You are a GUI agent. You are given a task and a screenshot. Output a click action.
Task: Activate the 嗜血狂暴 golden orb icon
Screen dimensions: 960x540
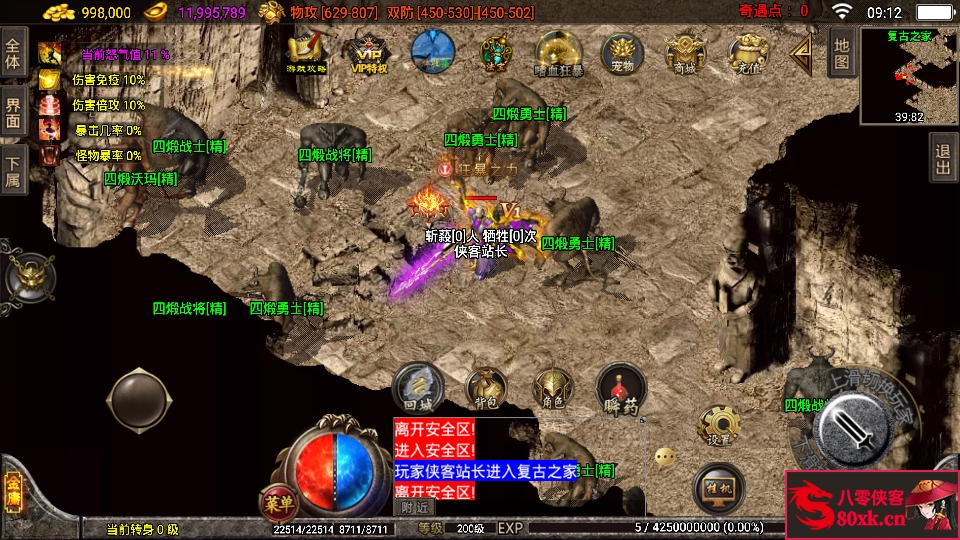pyautogui.click(x=559, y=52)
